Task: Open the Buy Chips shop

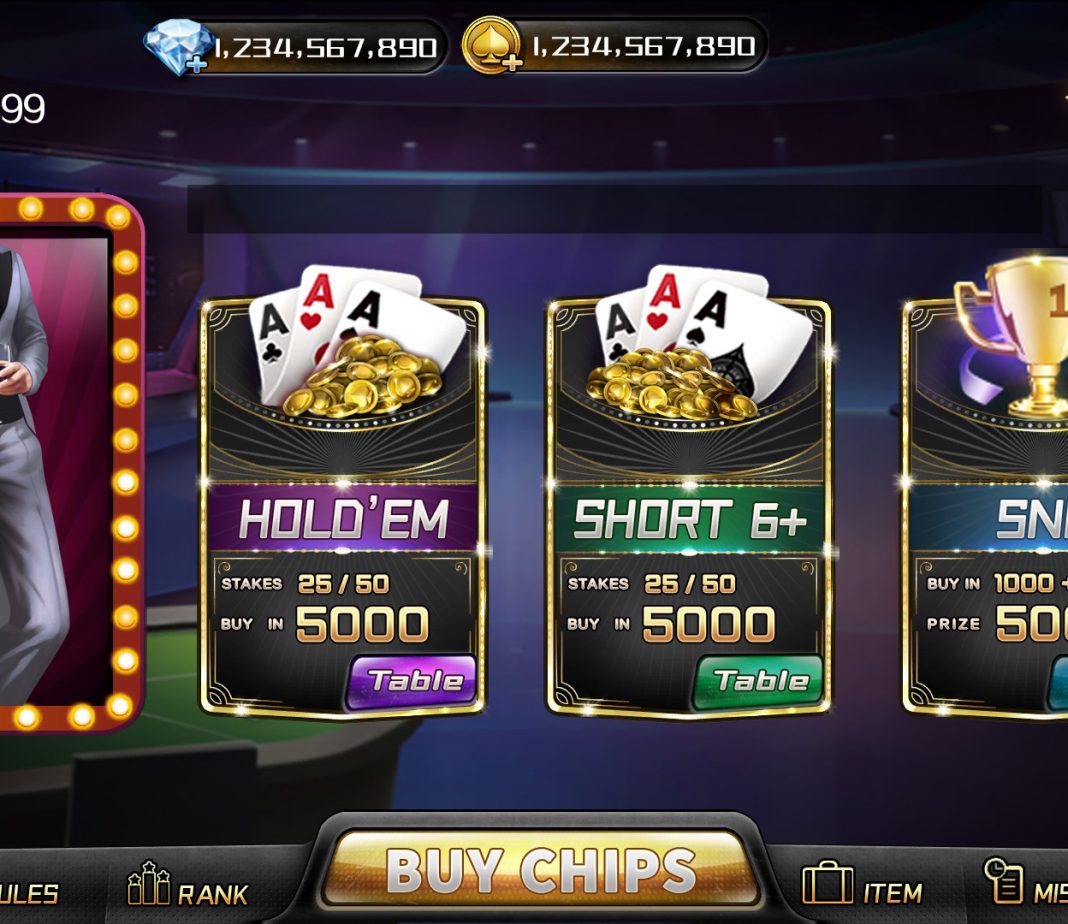Action: [x=540, y=868]
